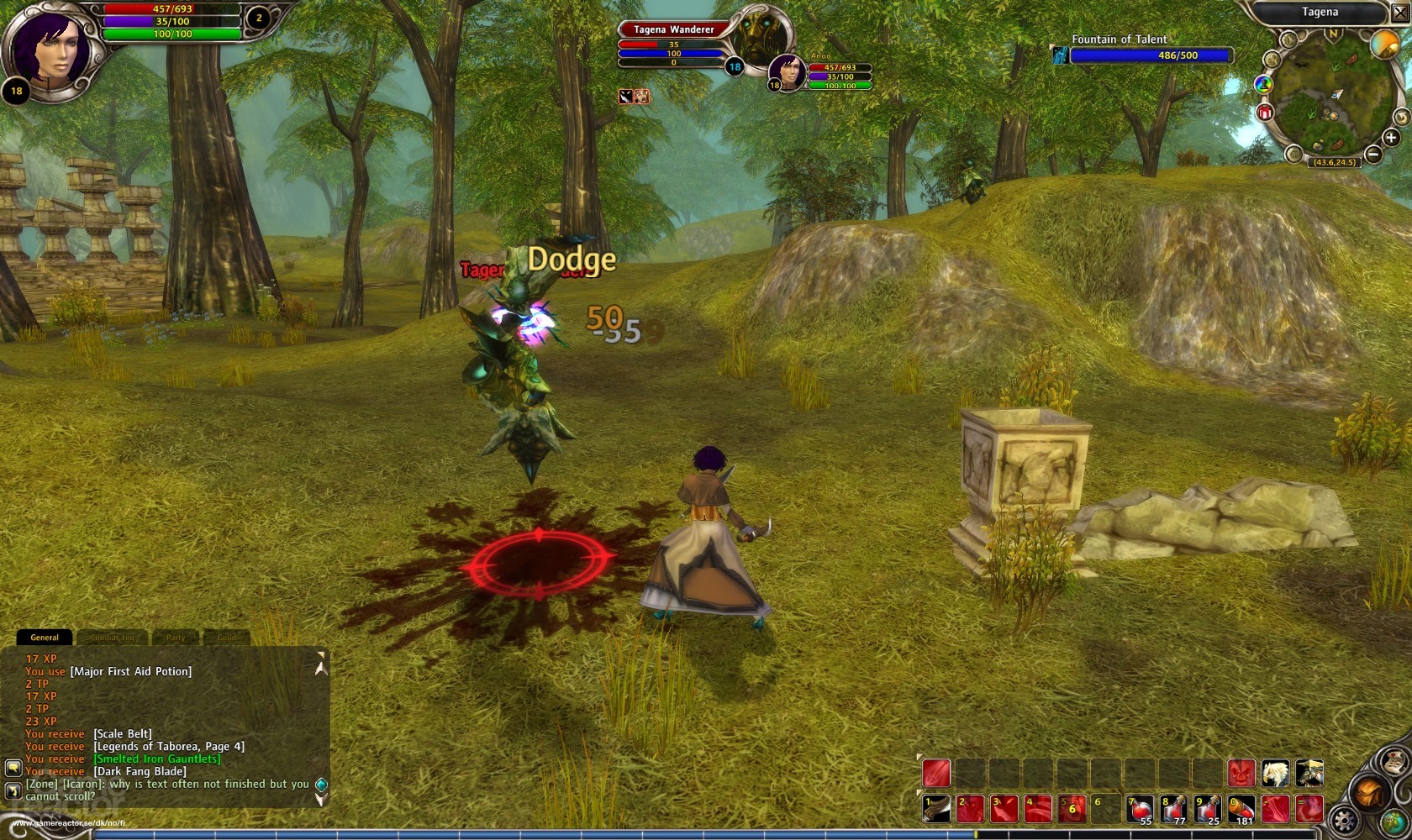Toggle the chat filter arrow icon

click(x=13, y=790)
